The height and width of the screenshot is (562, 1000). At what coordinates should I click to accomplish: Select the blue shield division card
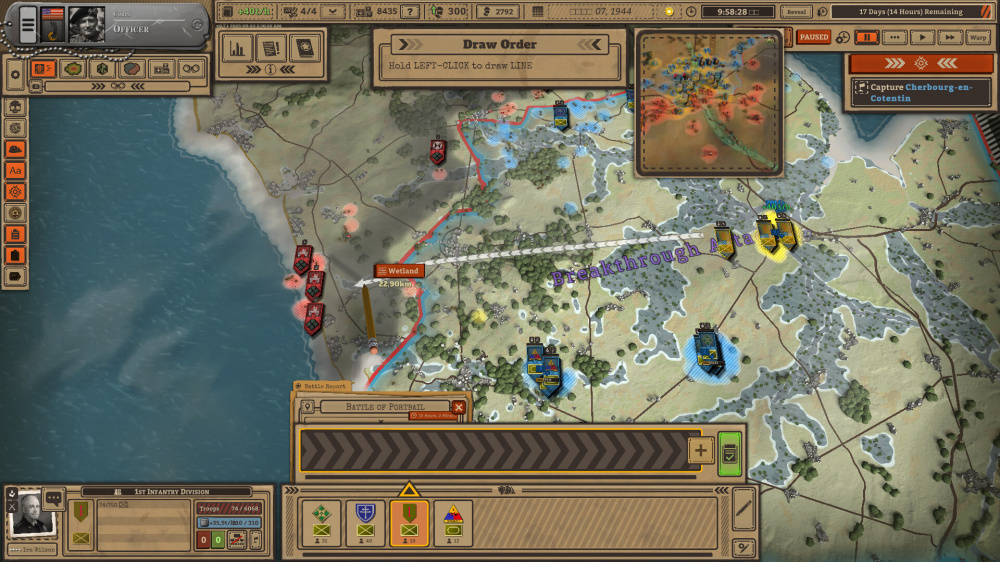(x=365, y=522)
